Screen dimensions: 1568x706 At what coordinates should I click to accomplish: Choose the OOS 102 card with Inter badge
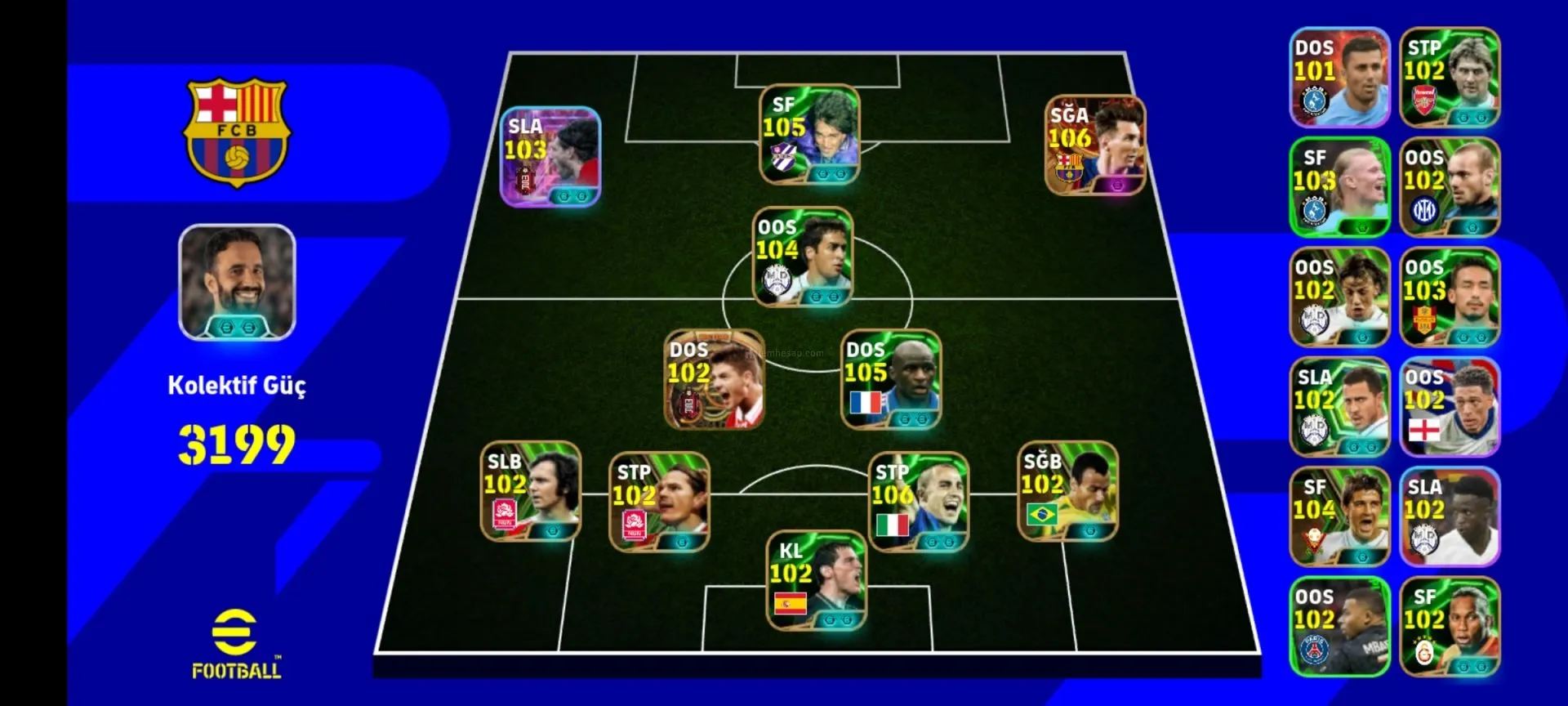1450,187
